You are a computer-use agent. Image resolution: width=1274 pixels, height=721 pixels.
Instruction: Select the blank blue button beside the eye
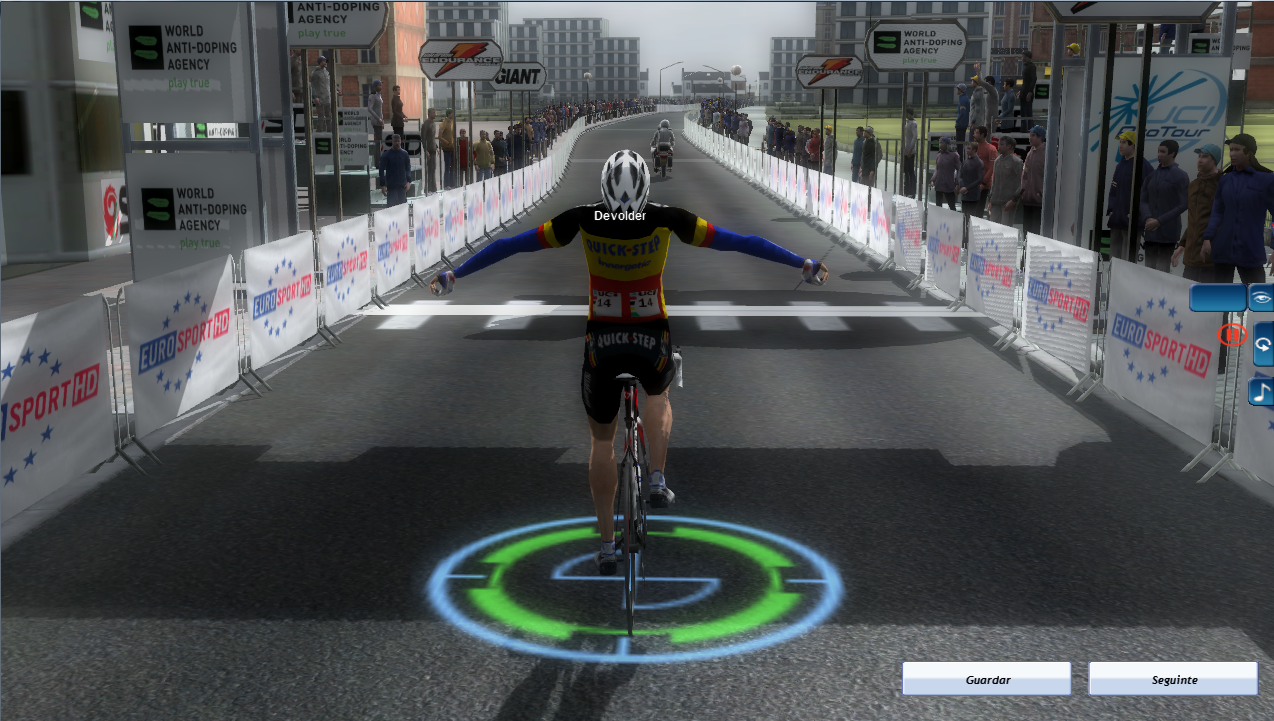[x=1217, y=298]
